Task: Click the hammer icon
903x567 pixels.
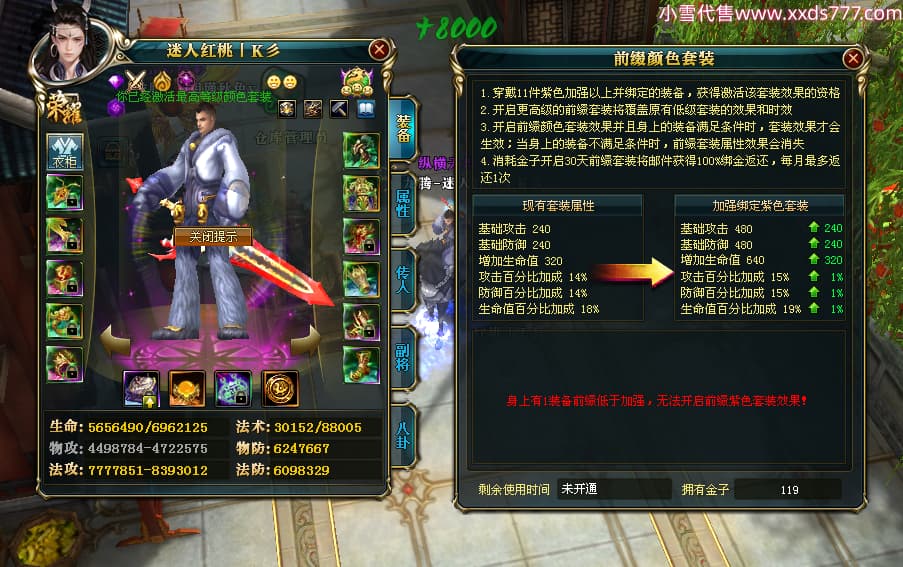Action: tap(339, 108)
